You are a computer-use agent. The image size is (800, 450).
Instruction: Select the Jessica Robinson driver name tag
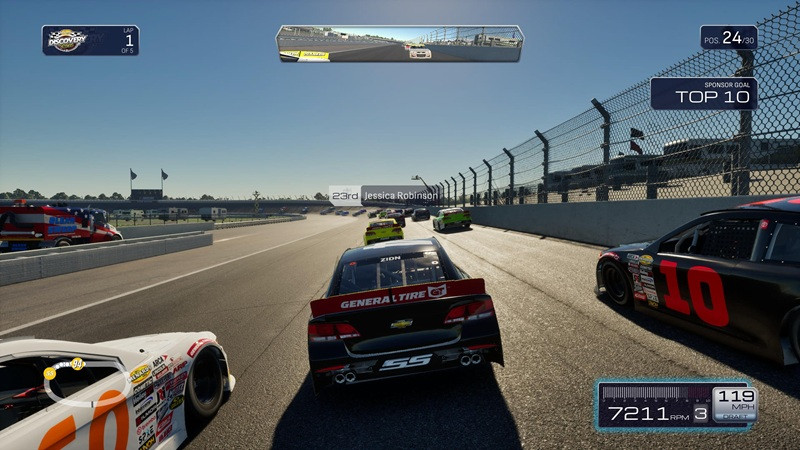coord(384,196)
